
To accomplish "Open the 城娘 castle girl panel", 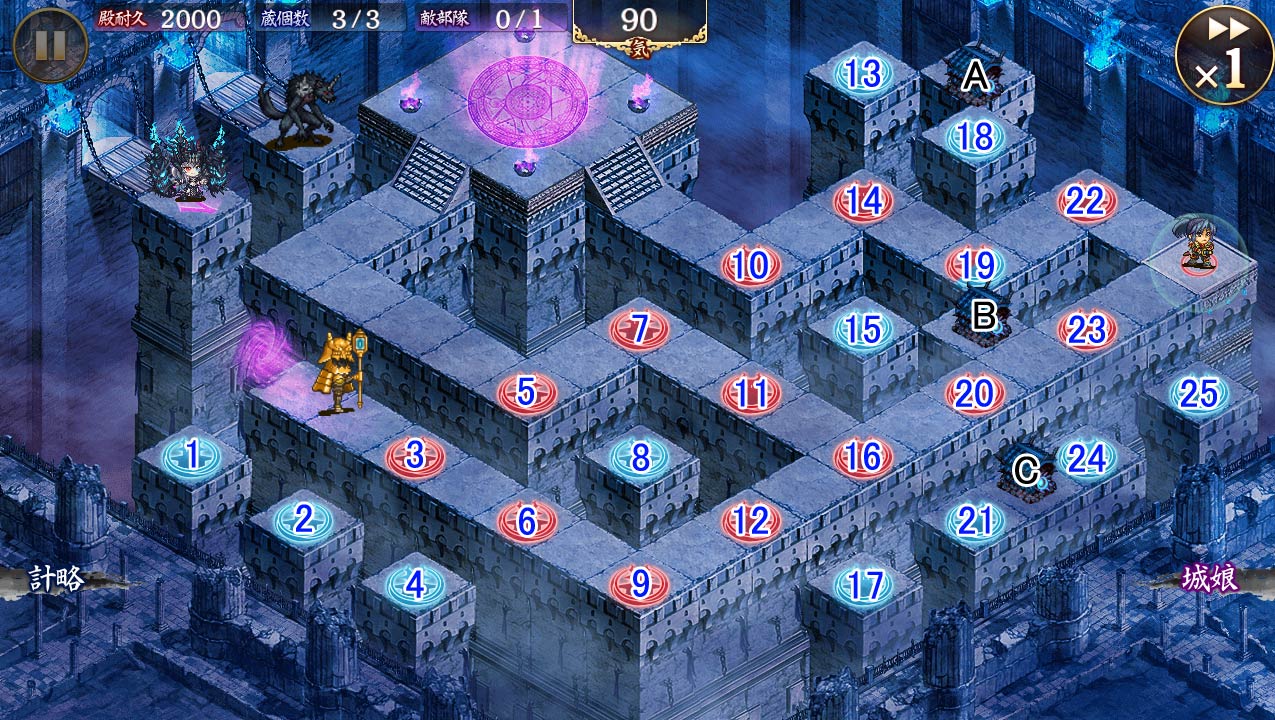I will tap(1210, 580).
